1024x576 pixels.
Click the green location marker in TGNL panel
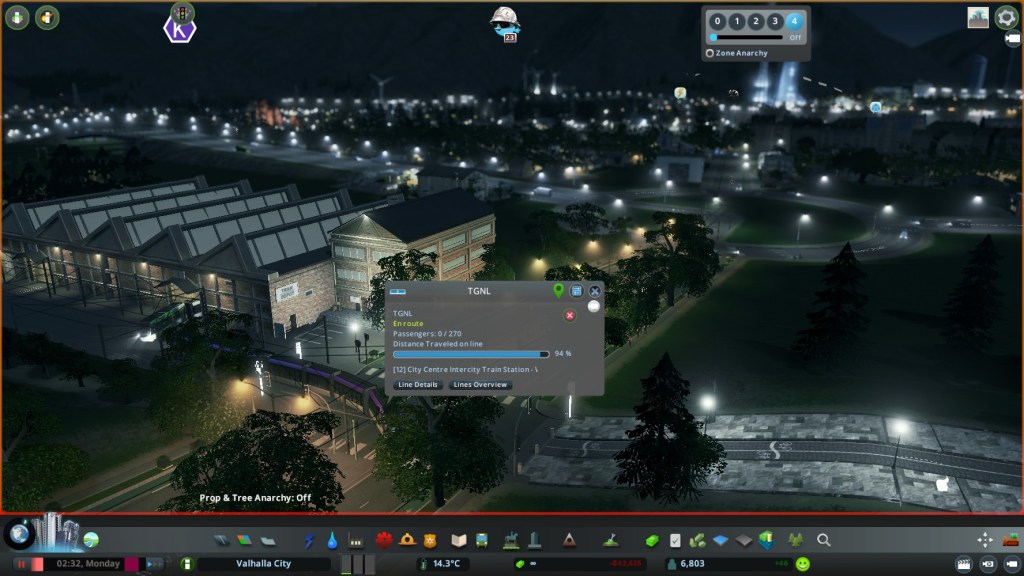coord(559,291)
